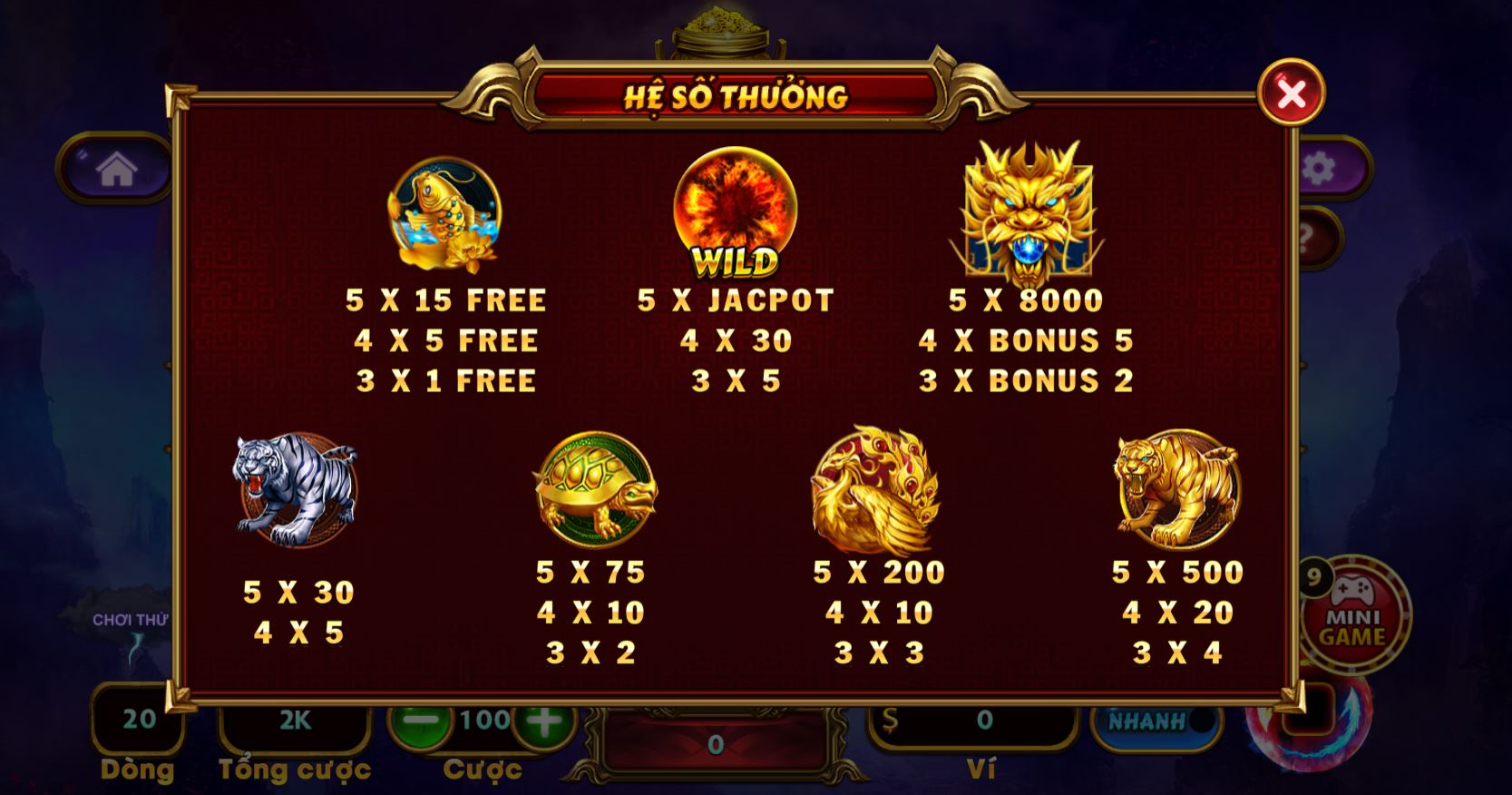Click the Ví wallet balance field
Image resolution: width=1512 pixels, height=795 pixels.
(975, 721)
